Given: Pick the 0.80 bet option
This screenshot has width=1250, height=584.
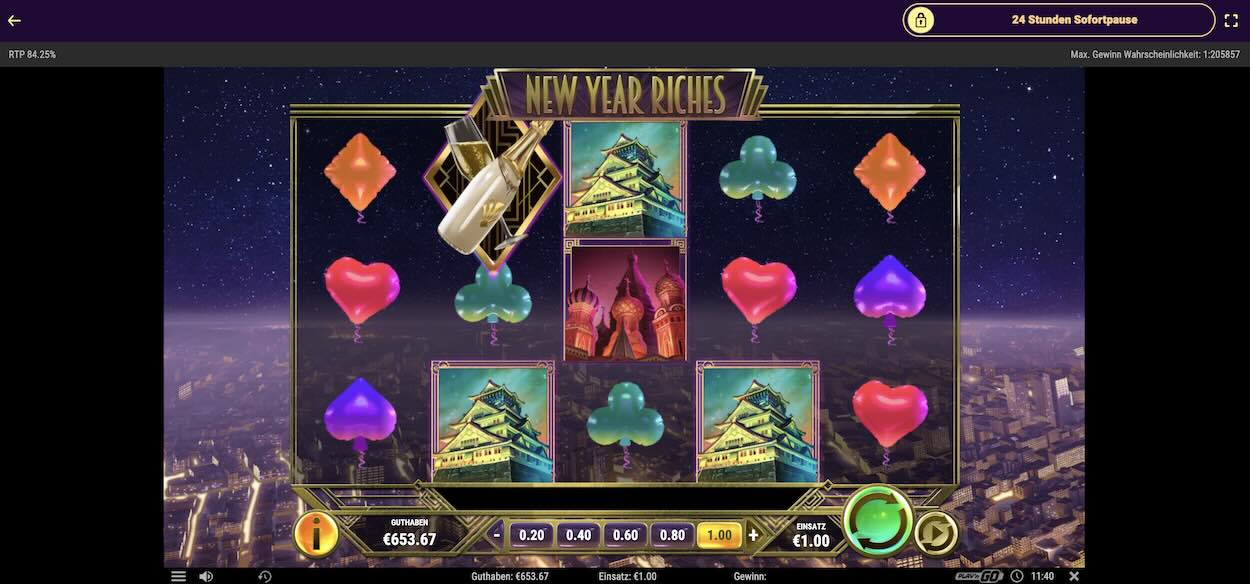Looking at the screenshot, I should pos(673,535).
